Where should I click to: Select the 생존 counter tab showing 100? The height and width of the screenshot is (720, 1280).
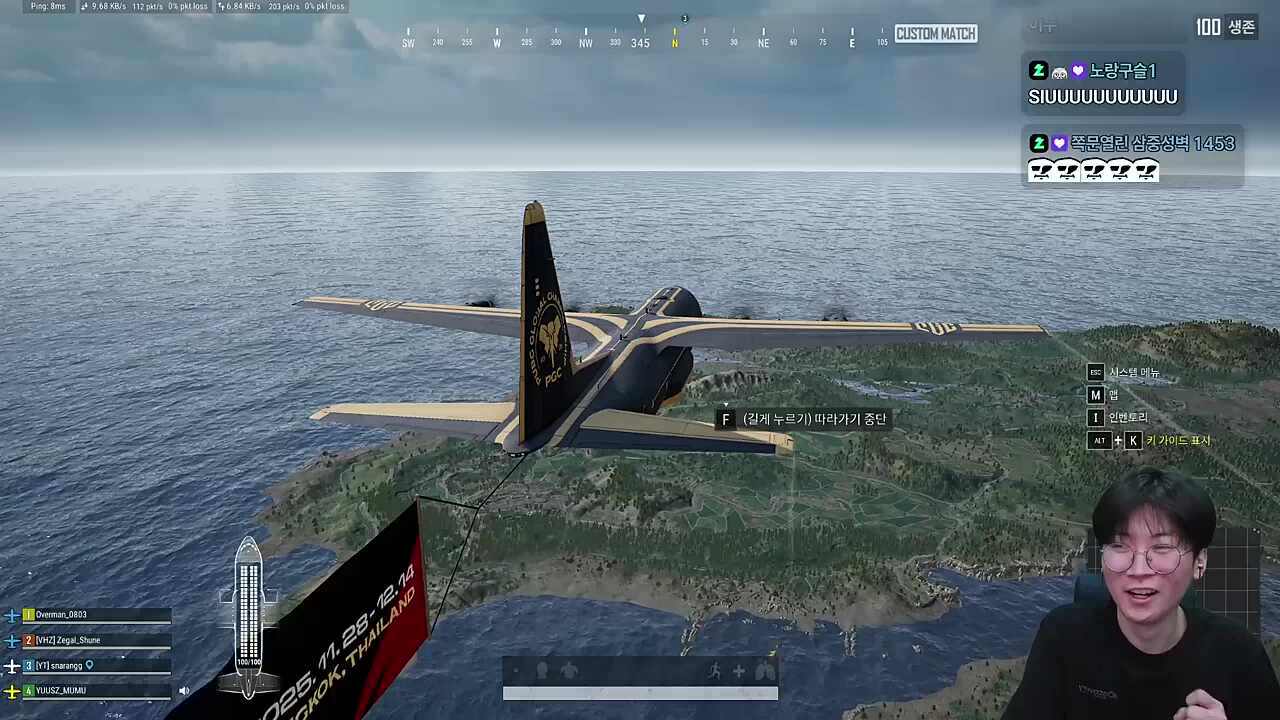(x=1225, y=28)
